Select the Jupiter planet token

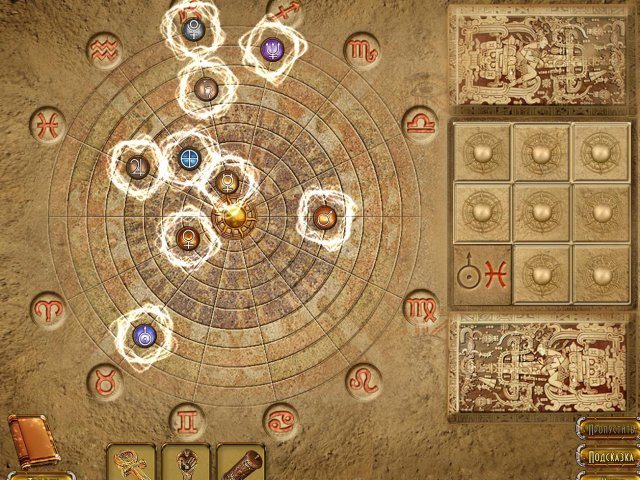138,167
